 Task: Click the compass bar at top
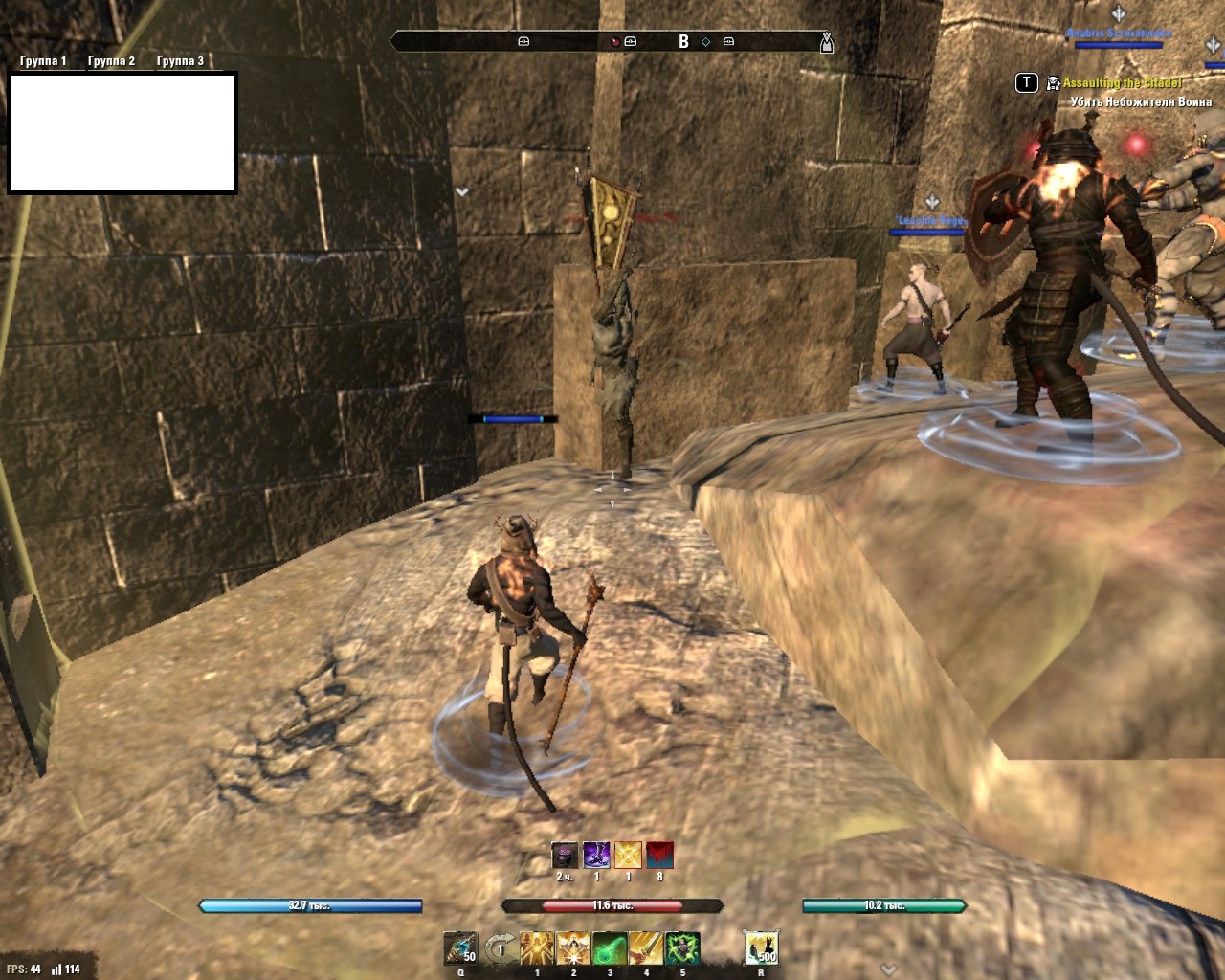pos(612,41)
